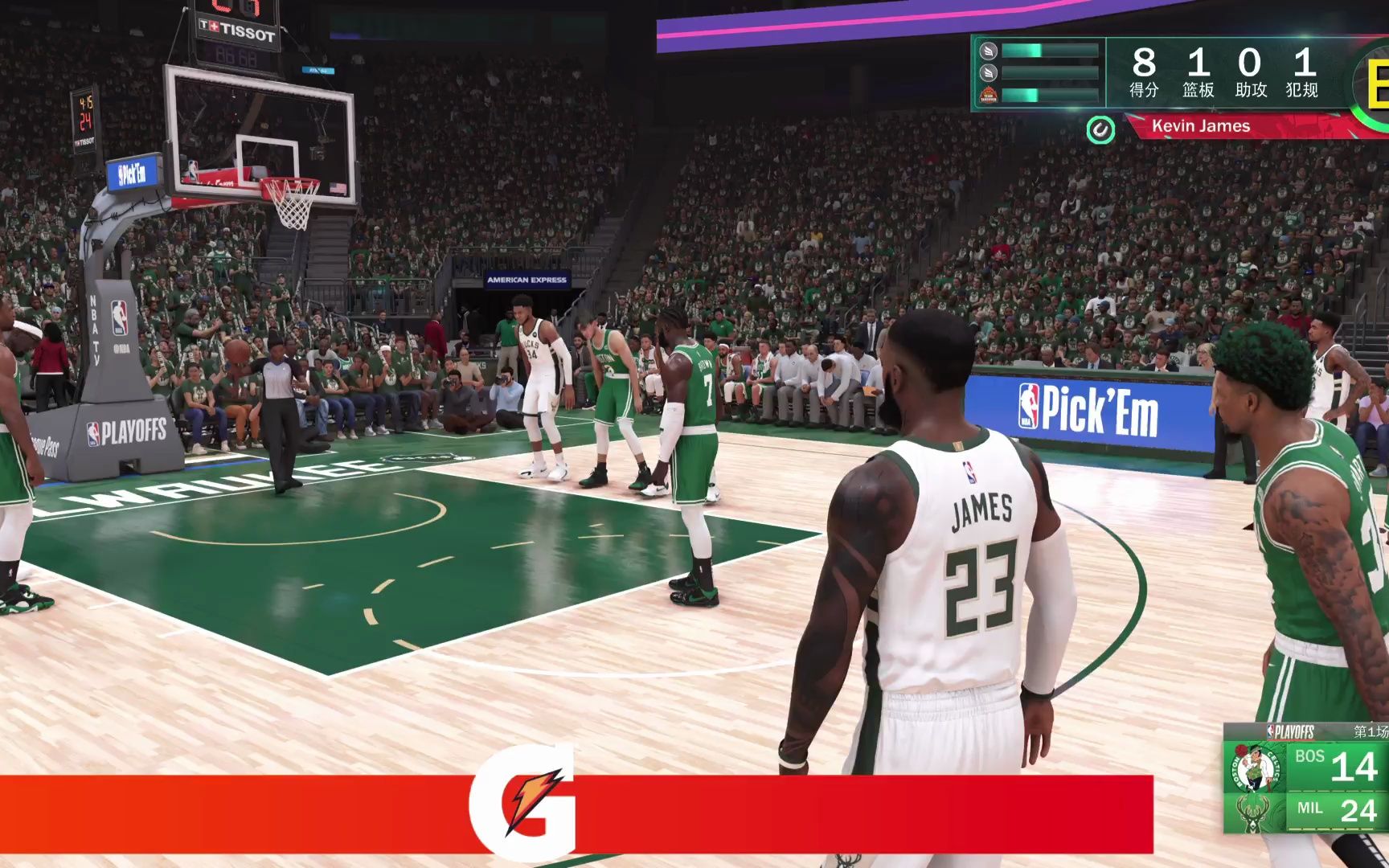Viewport: 1389px width, 868px height.
Task: Click the Milwaukee Bucks logo on the scoreboard
Action: [1253, 814]
